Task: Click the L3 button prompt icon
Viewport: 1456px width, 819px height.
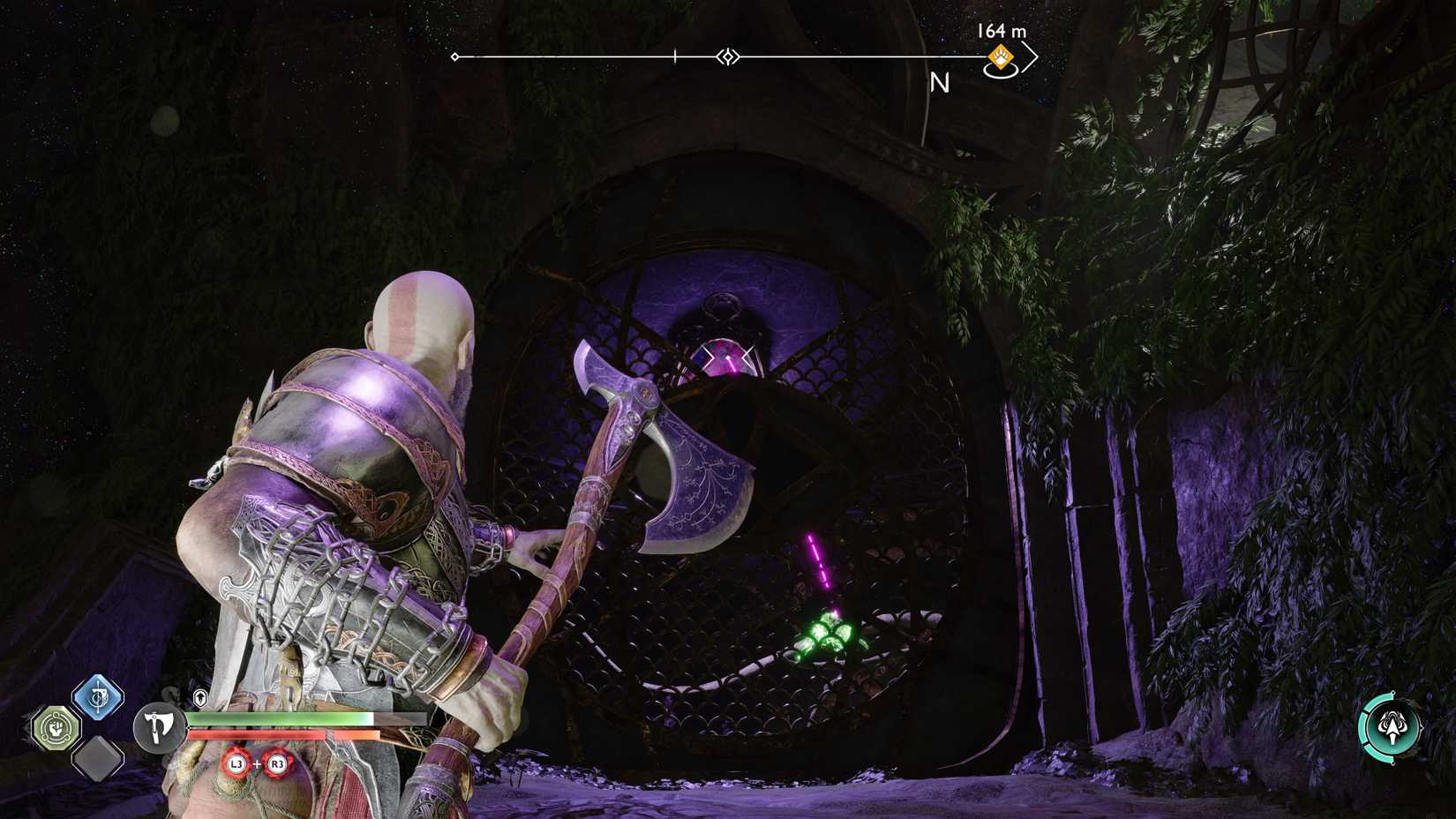Action: (237, 763)
